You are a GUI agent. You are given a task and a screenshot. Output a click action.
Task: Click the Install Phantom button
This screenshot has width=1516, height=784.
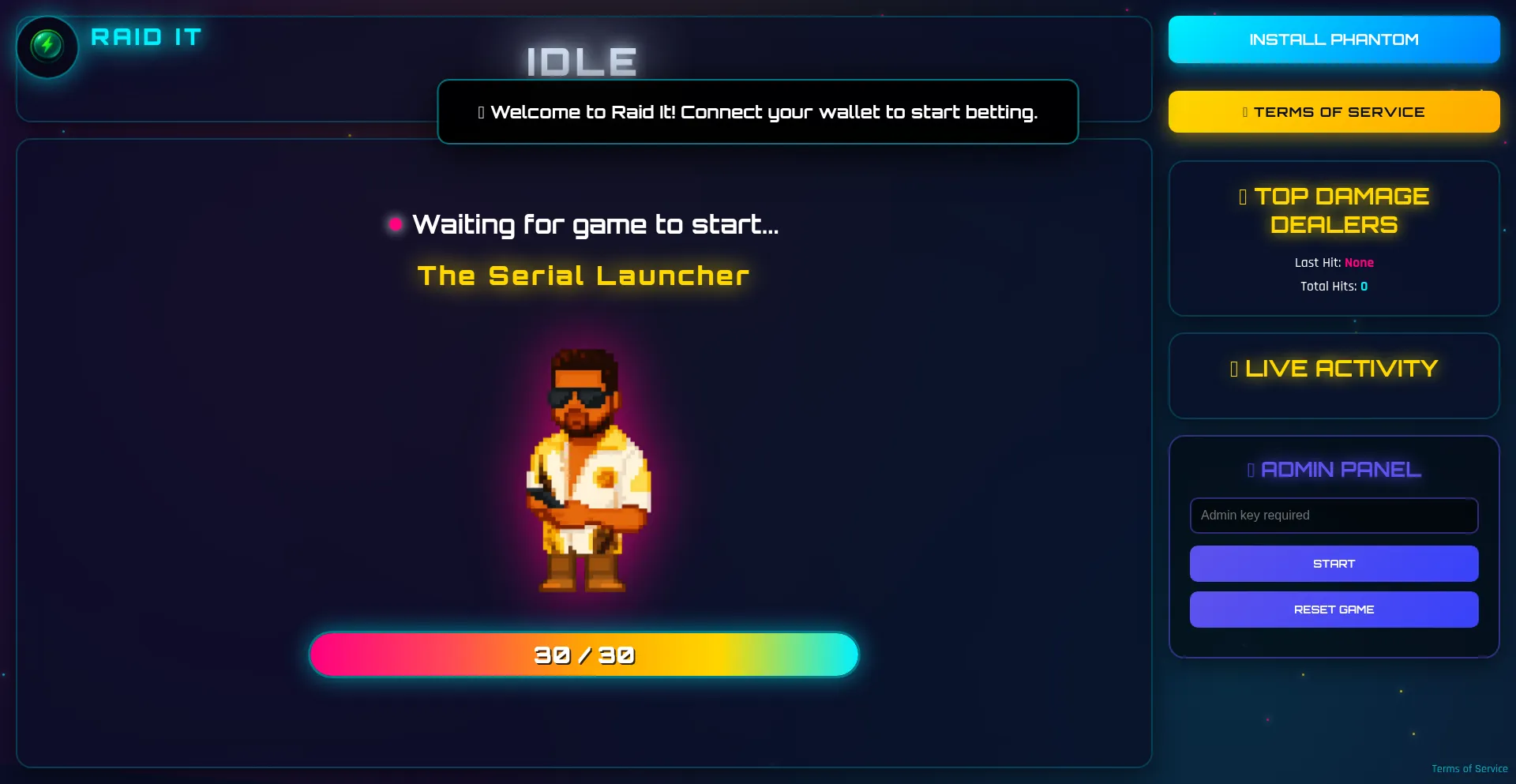[1334, 39]
